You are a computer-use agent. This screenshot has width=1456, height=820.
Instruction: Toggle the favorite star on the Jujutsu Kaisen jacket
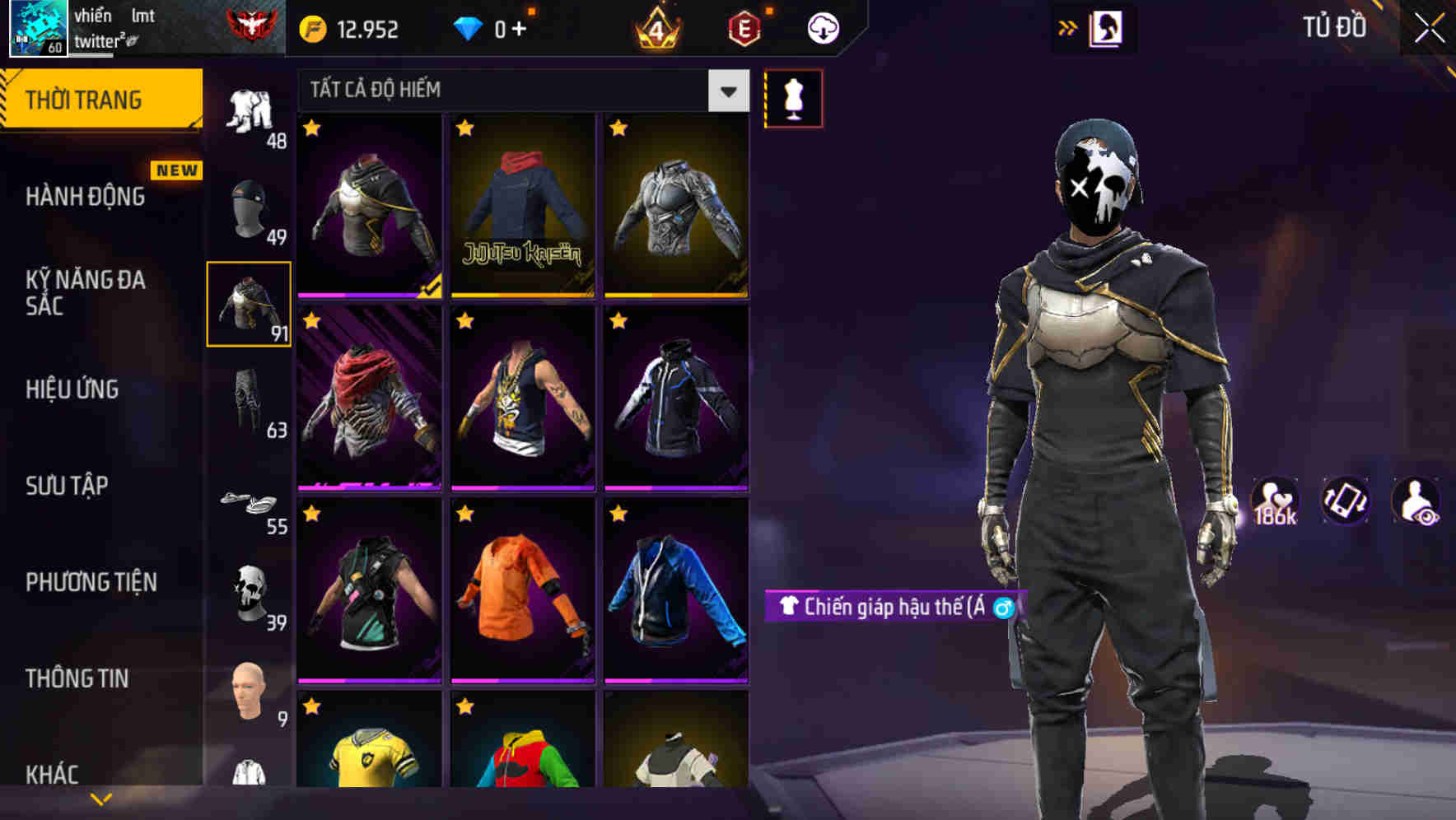pos(467,129)
